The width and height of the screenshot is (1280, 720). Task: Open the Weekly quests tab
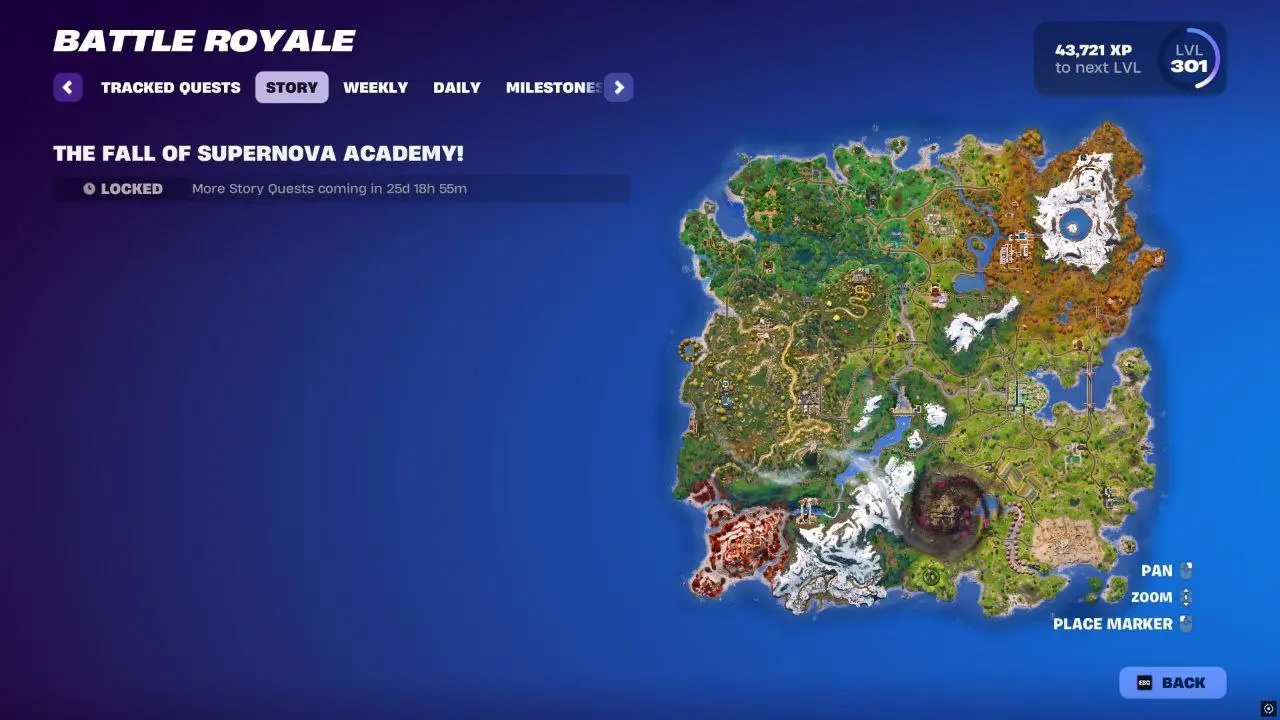[375, 87]
